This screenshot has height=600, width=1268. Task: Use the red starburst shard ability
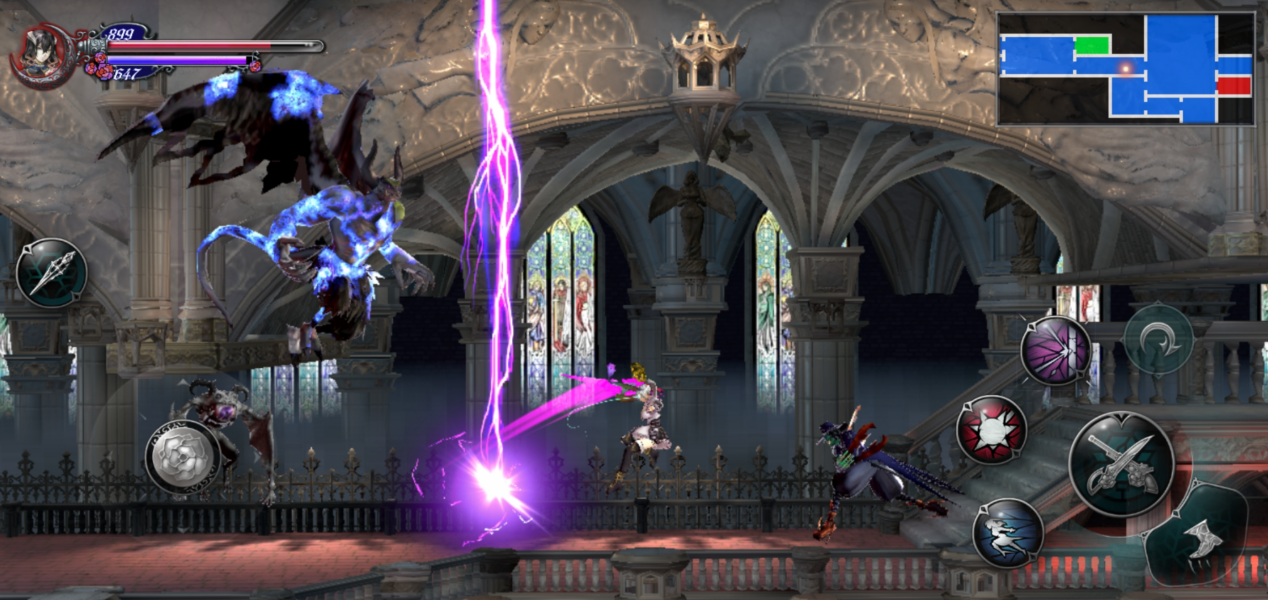click(991, 430)
